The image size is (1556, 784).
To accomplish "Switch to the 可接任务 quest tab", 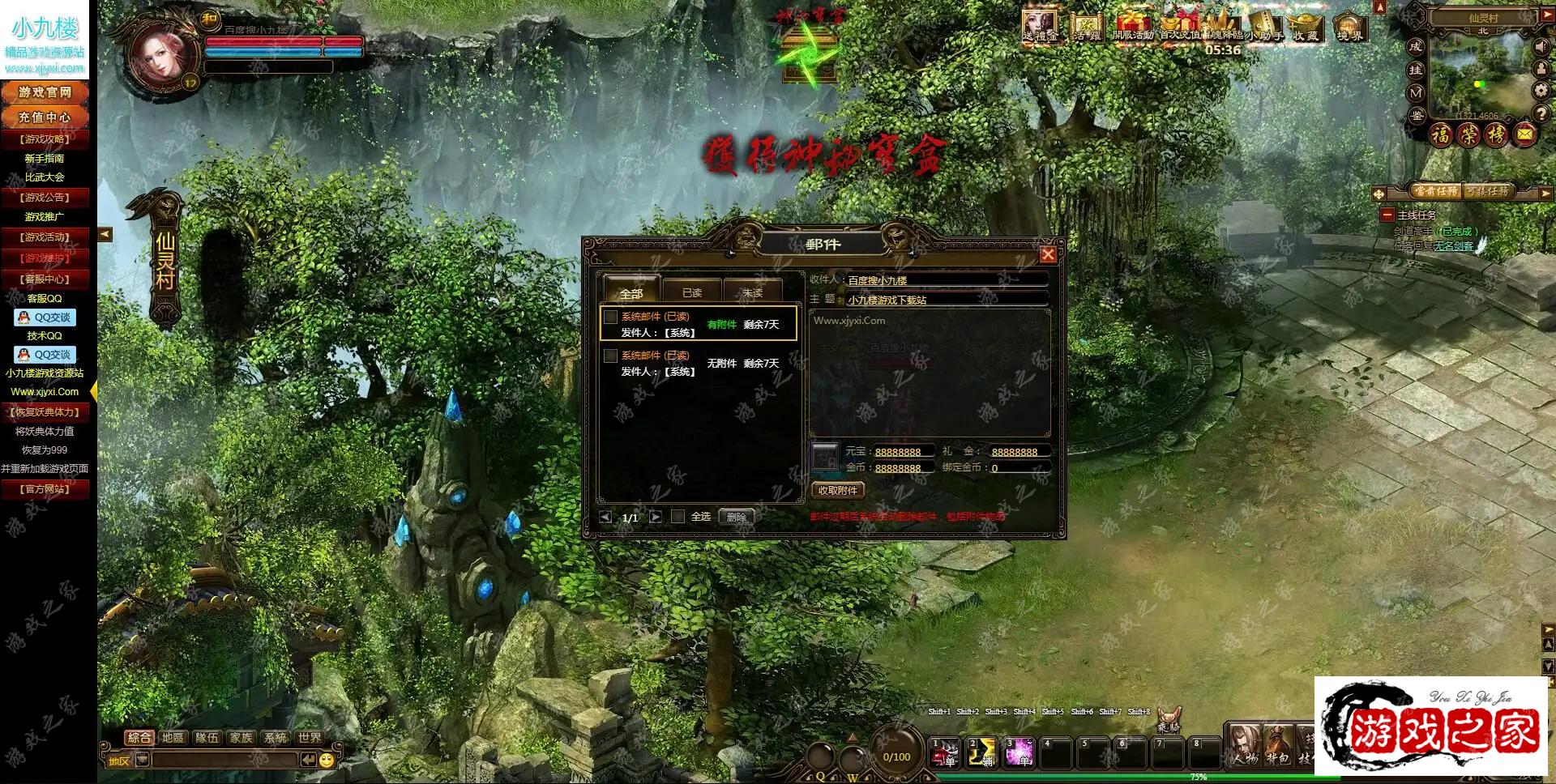I will click(x=1488, y=191).
